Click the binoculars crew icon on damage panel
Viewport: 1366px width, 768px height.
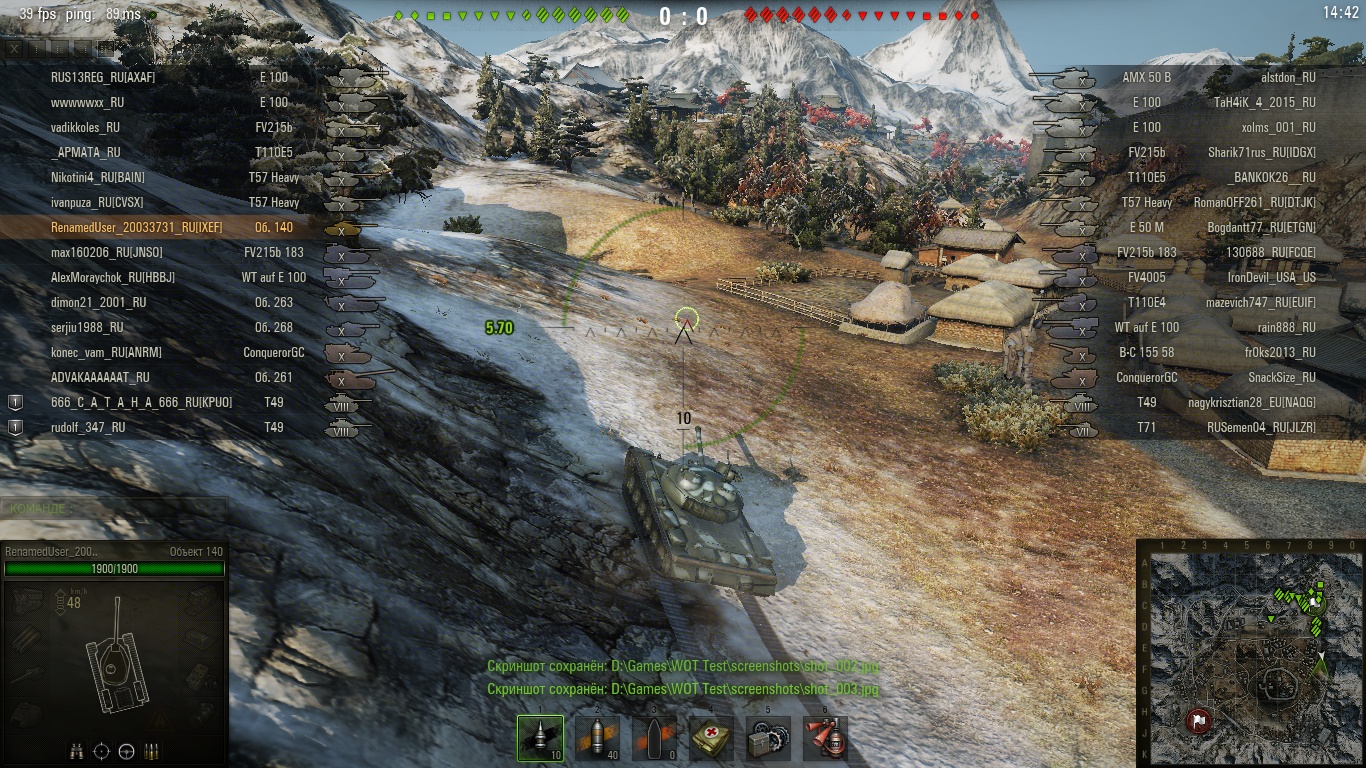click(77, 750)
